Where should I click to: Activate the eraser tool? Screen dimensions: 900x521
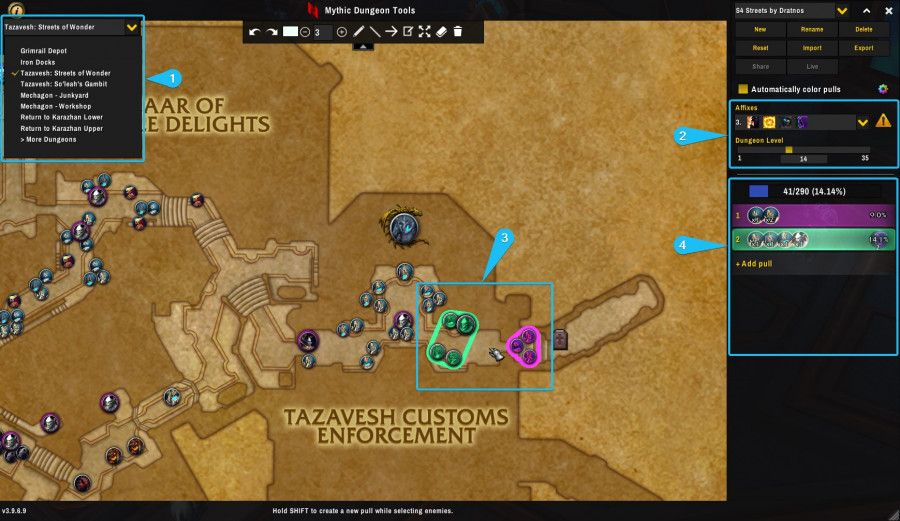tap(441, 32)
